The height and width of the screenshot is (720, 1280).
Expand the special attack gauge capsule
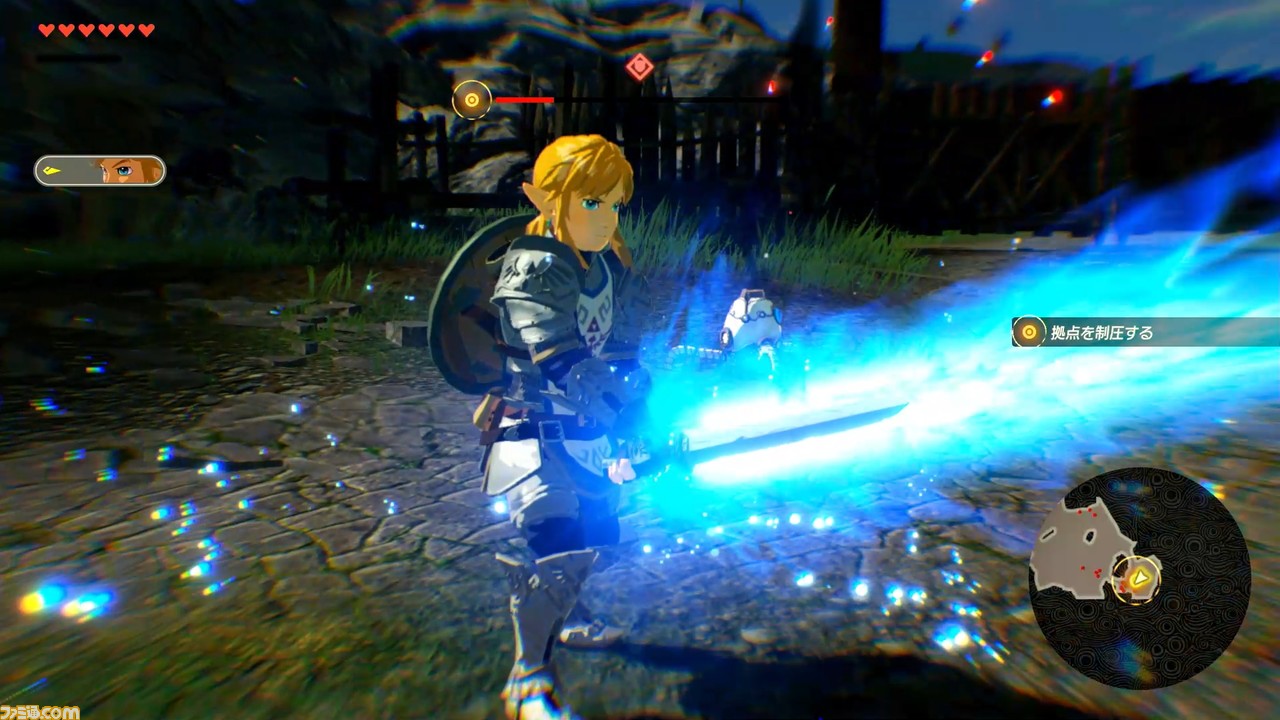point(98,170)
